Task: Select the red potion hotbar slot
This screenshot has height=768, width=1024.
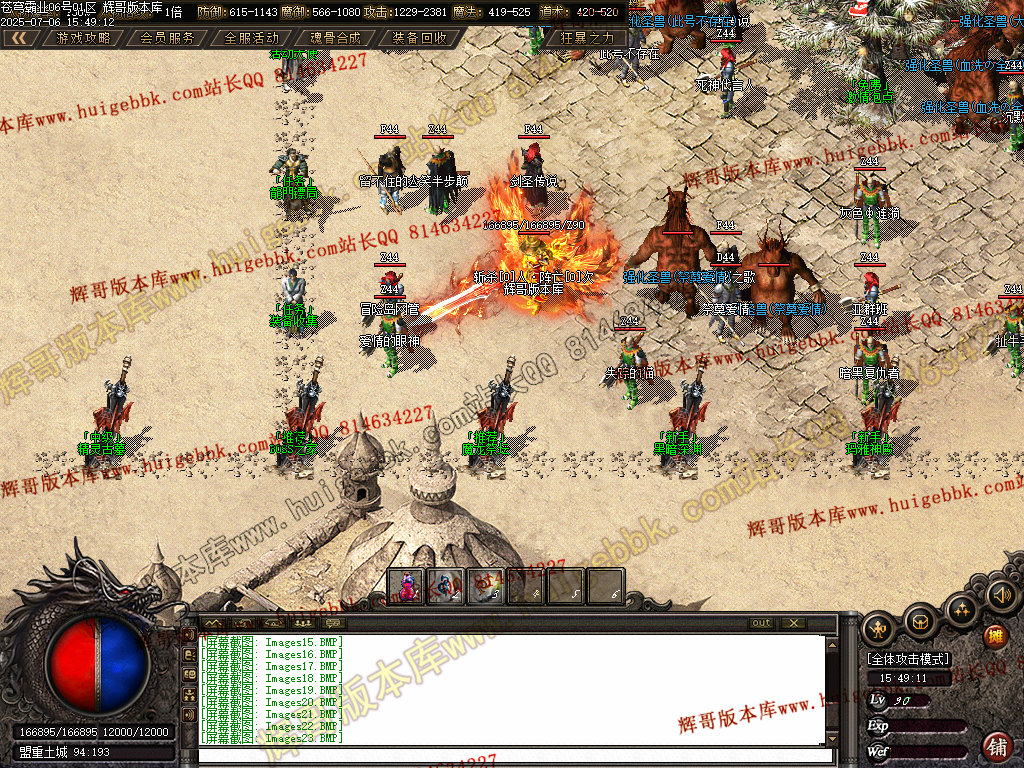Action: [406, 586]
